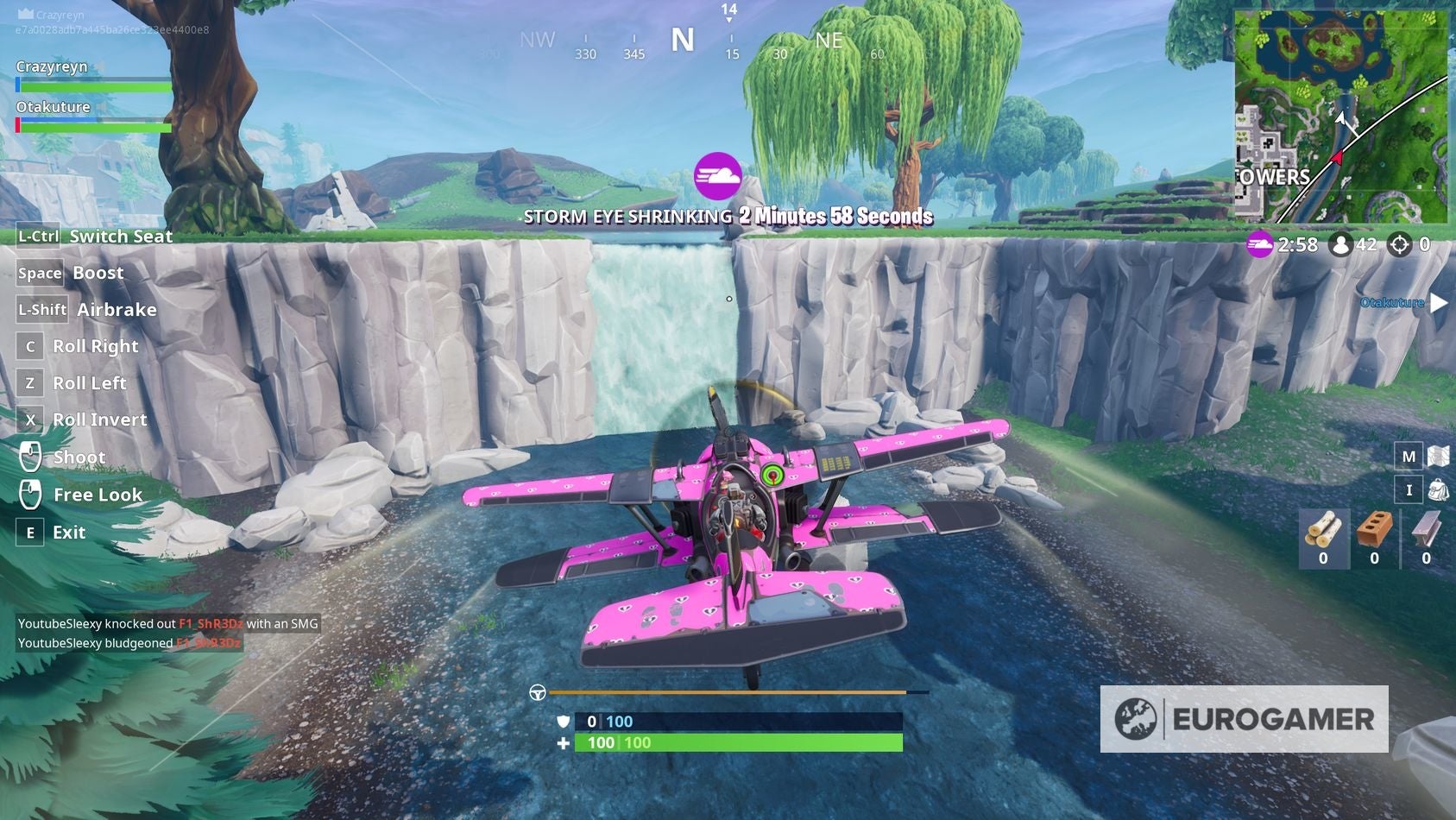Click the players remaining icon
1456x820 pixels.
(1340, 244)
